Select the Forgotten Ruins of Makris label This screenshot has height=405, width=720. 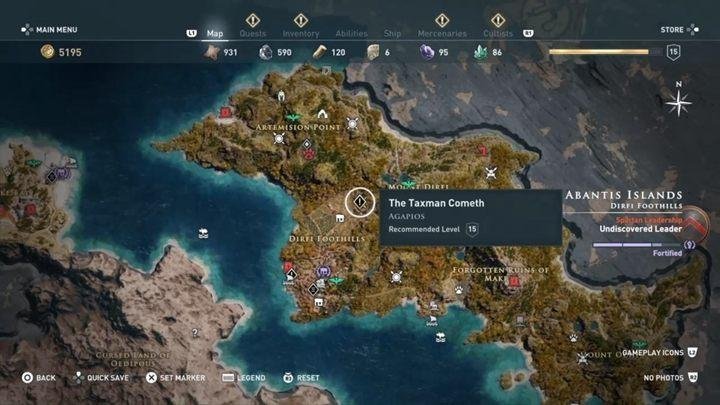500,273
